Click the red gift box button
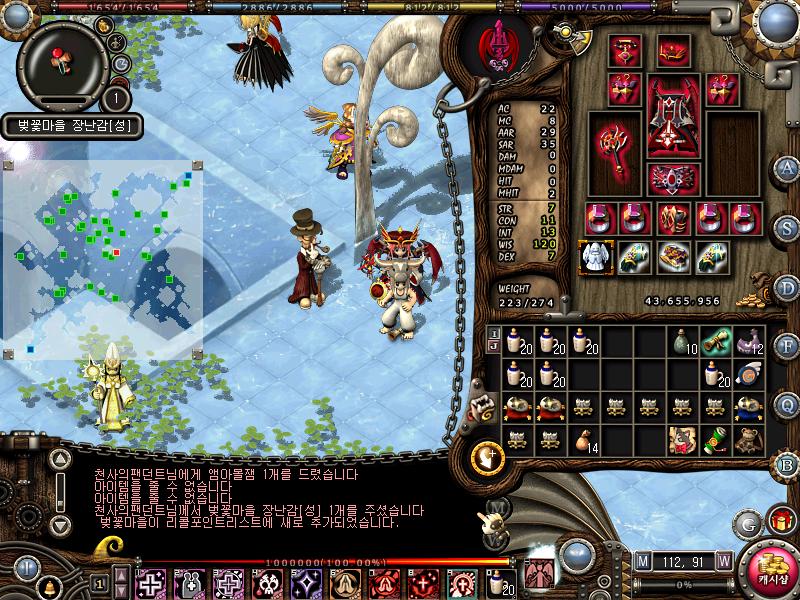800x600 pixels. point(779,520)
